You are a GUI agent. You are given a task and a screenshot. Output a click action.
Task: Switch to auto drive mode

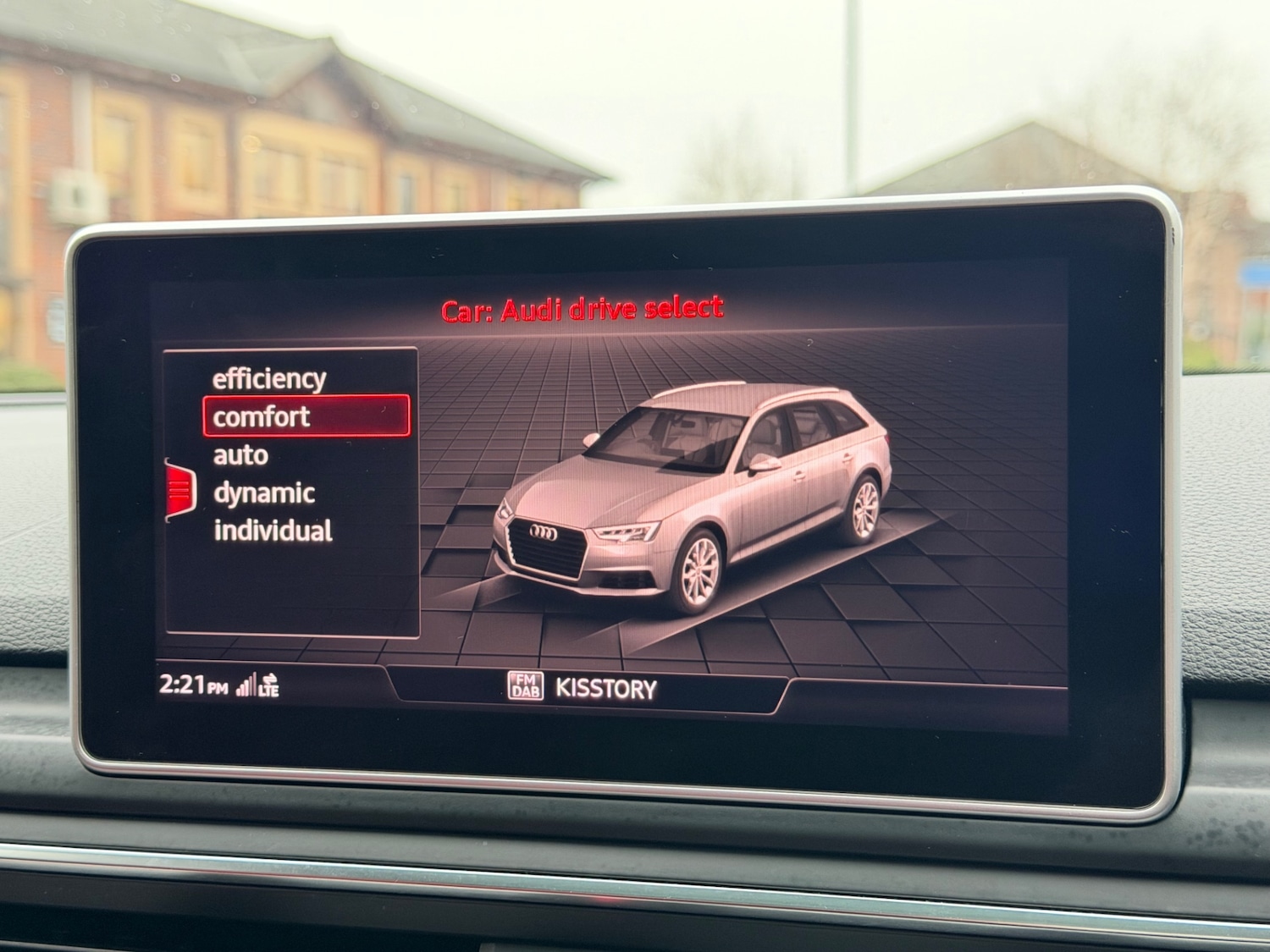pos(240,454)
